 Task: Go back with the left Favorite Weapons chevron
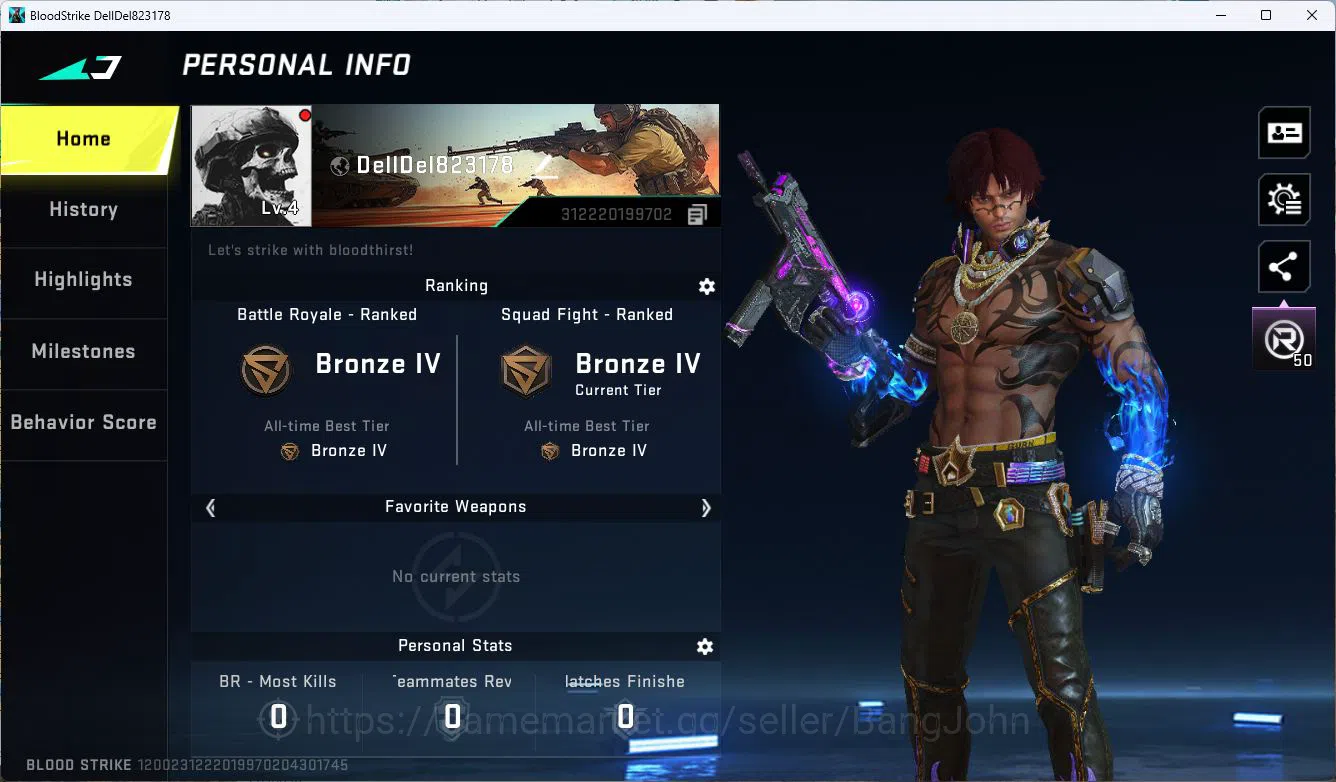point(210,508)
